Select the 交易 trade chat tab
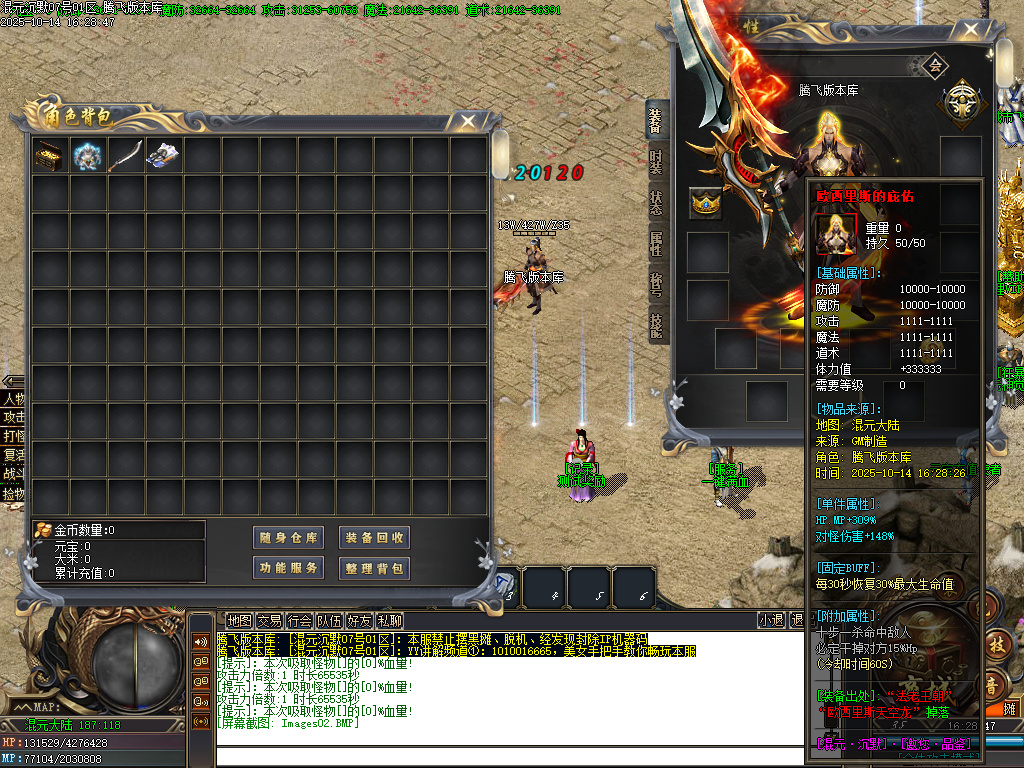This screenshot has height=768, width=1024. coord(269,621)
